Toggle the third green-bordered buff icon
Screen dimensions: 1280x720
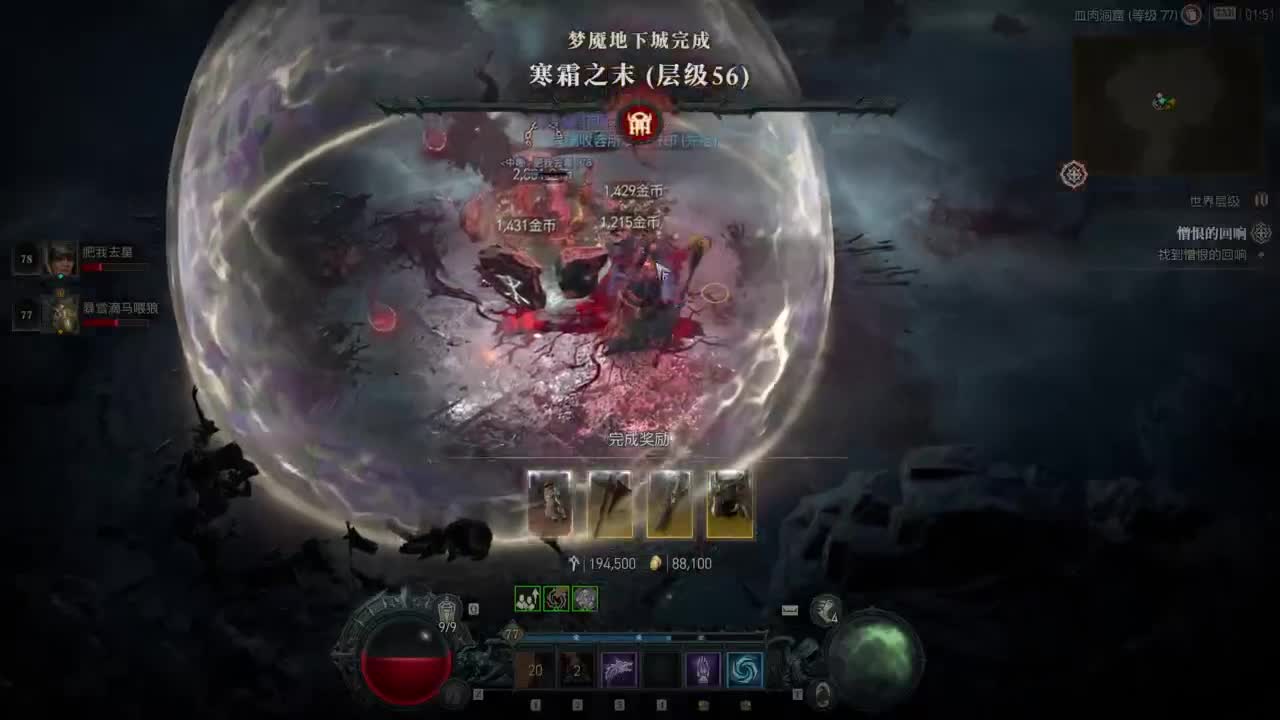pyautogui.click(x=584, y=596)
